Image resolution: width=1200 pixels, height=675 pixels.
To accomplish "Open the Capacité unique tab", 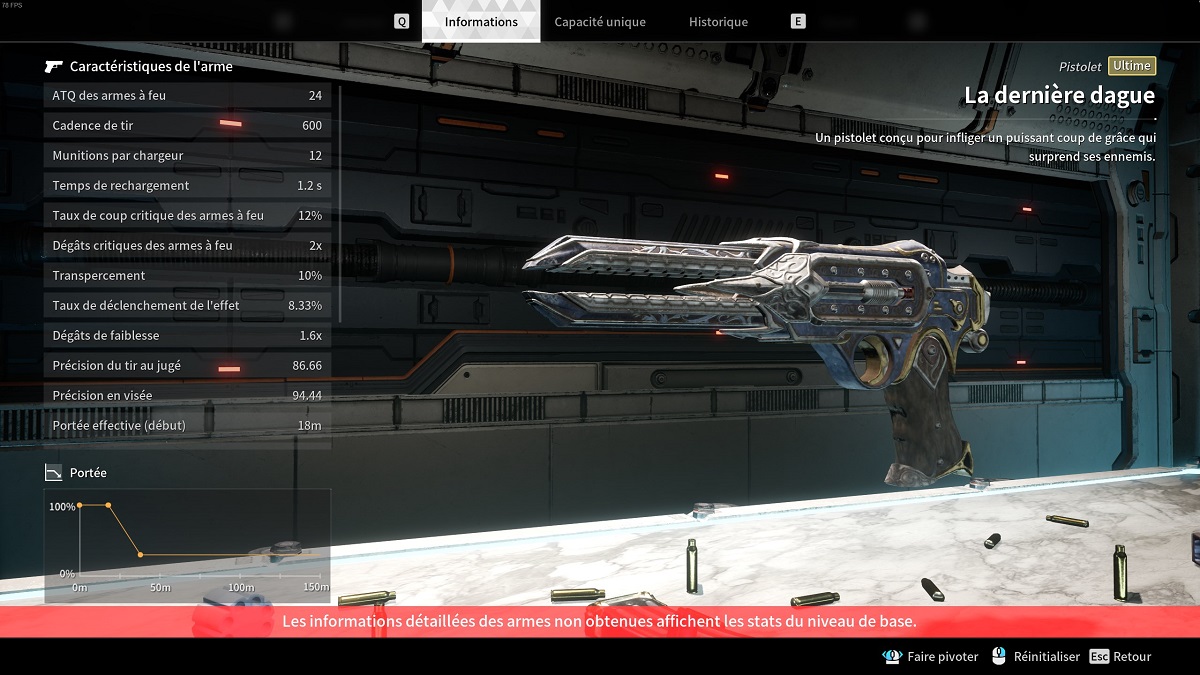I will click(x=600, y=22).
